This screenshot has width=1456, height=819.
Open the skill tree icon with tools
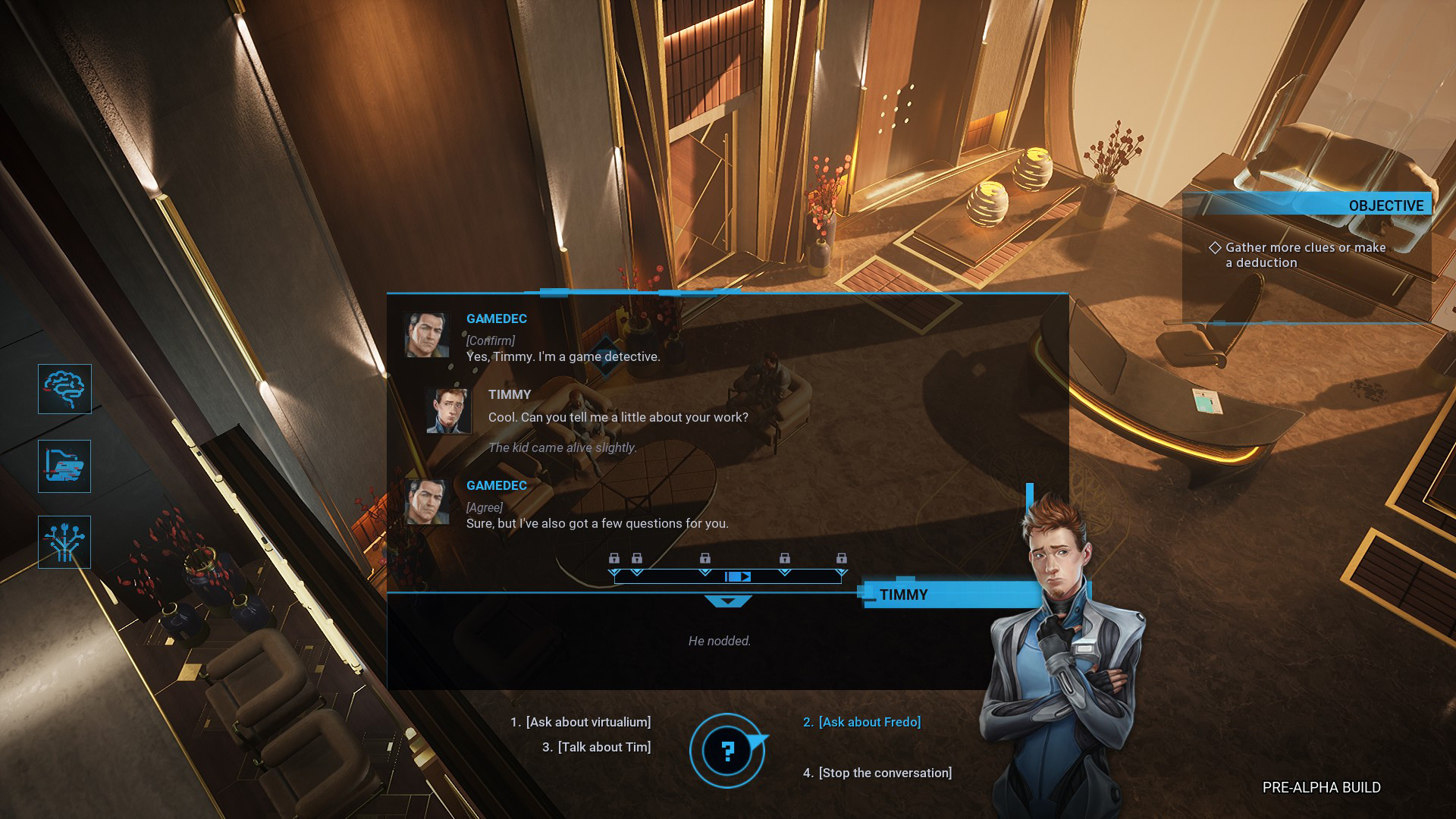click(x=64, y=542)
